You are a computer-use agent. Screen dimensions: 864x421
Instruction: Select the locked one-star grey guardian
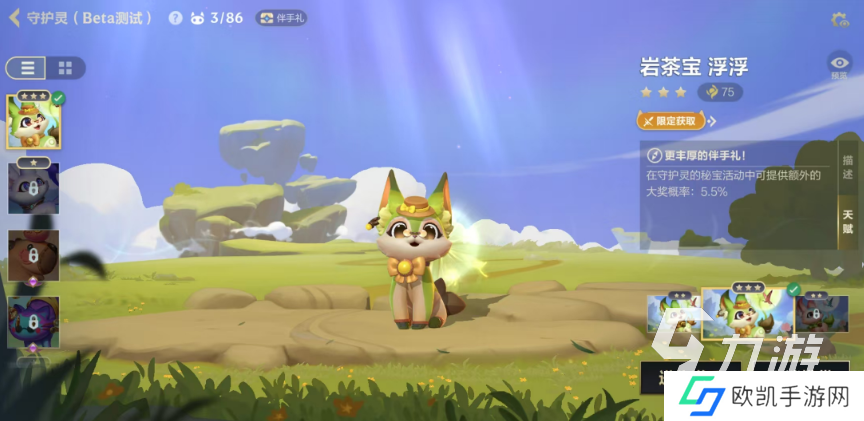pyautogui.click(x=33, y=187)
